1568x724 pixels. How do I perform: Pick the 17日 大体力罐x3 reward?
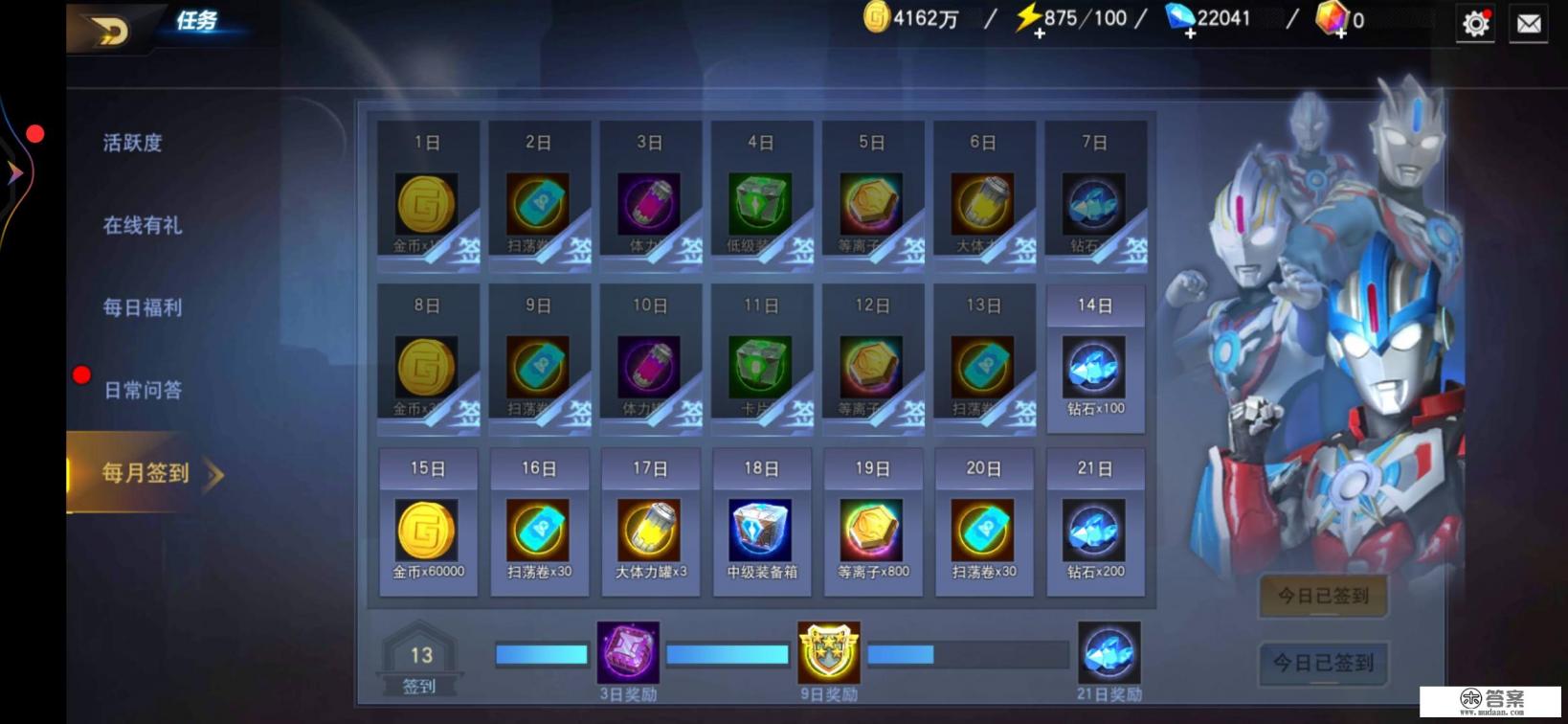[x=650, y=531]
